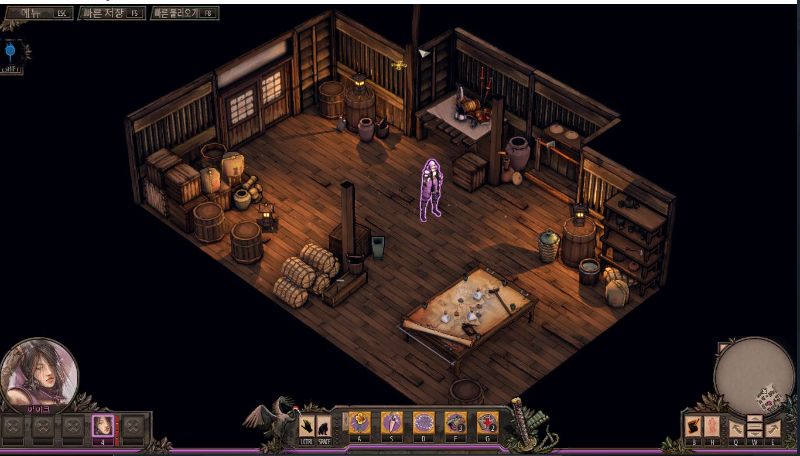
Task: Toggle the blue shadow mode icon
Action: click(x=11, y=49)
